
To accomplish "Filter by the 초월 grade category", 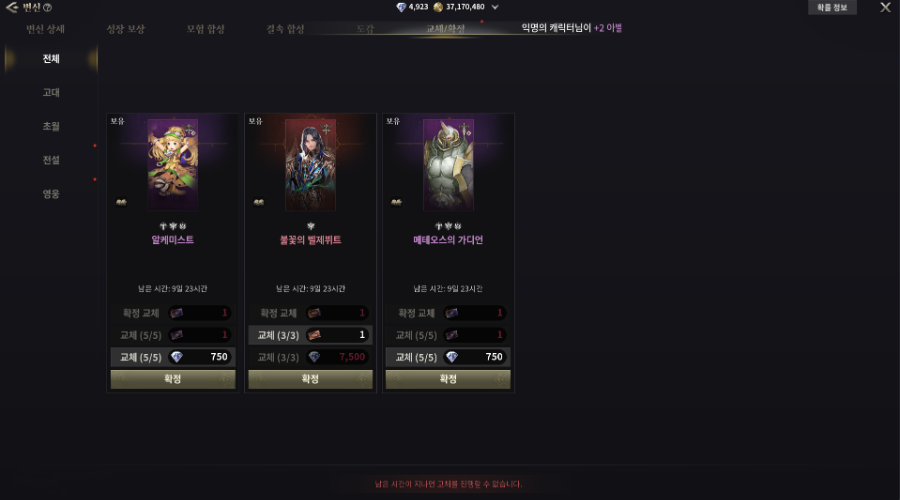I will pos(51,126).
